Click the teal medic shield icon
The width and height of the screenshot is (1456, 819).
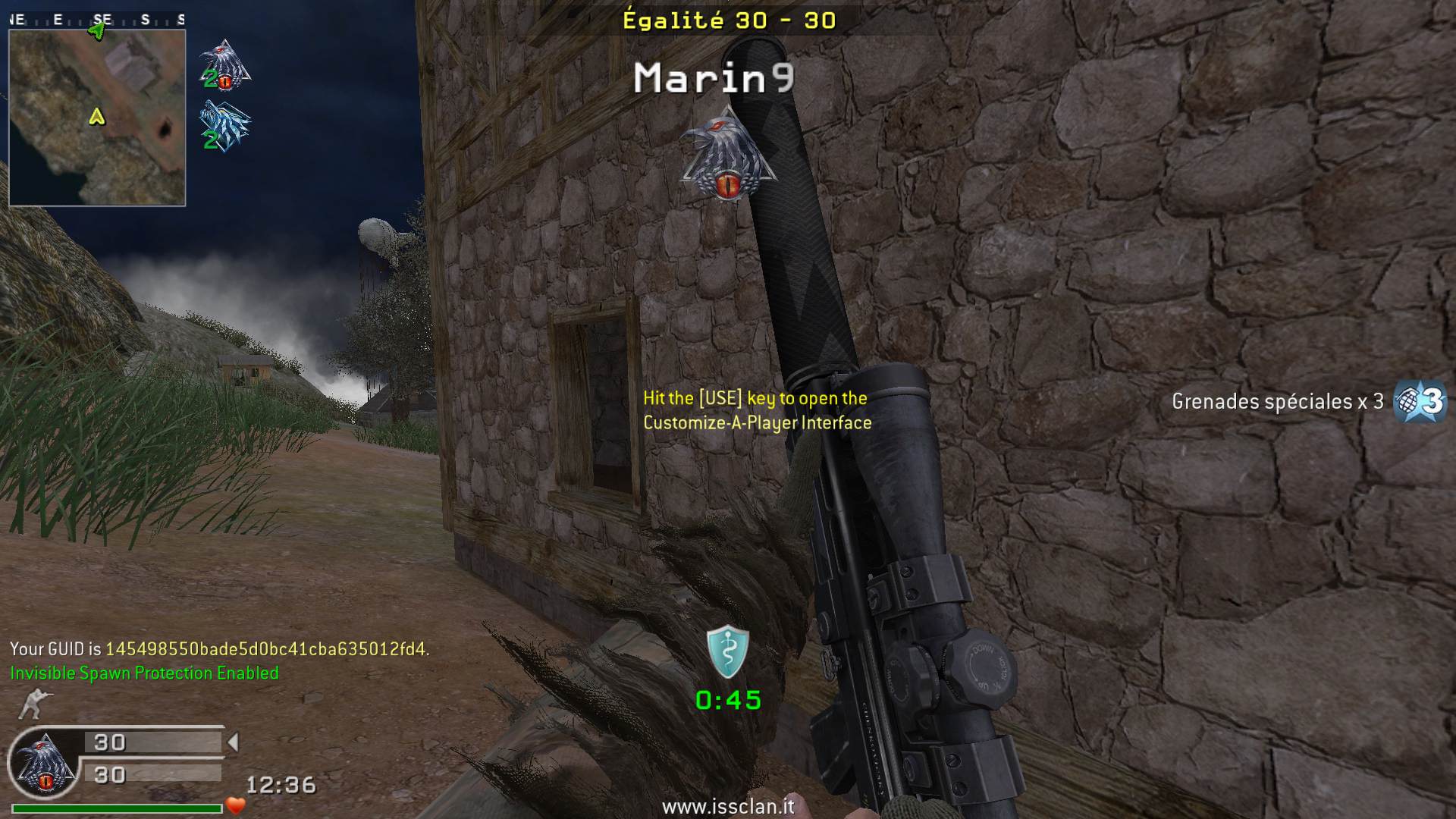[728, 652]
